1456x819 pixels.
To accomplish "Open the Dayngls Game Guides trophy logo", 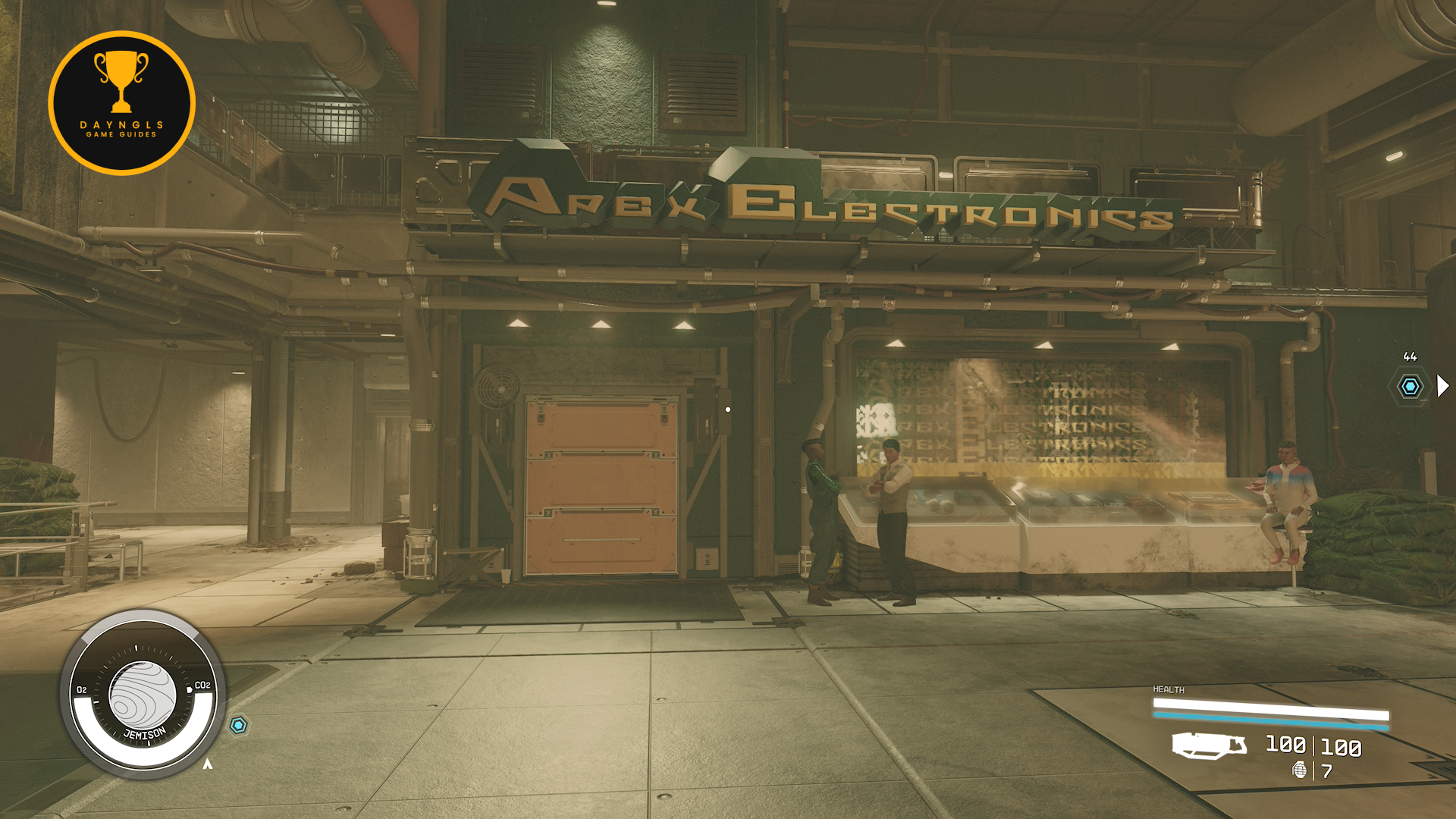I will (x=121, y=103).
